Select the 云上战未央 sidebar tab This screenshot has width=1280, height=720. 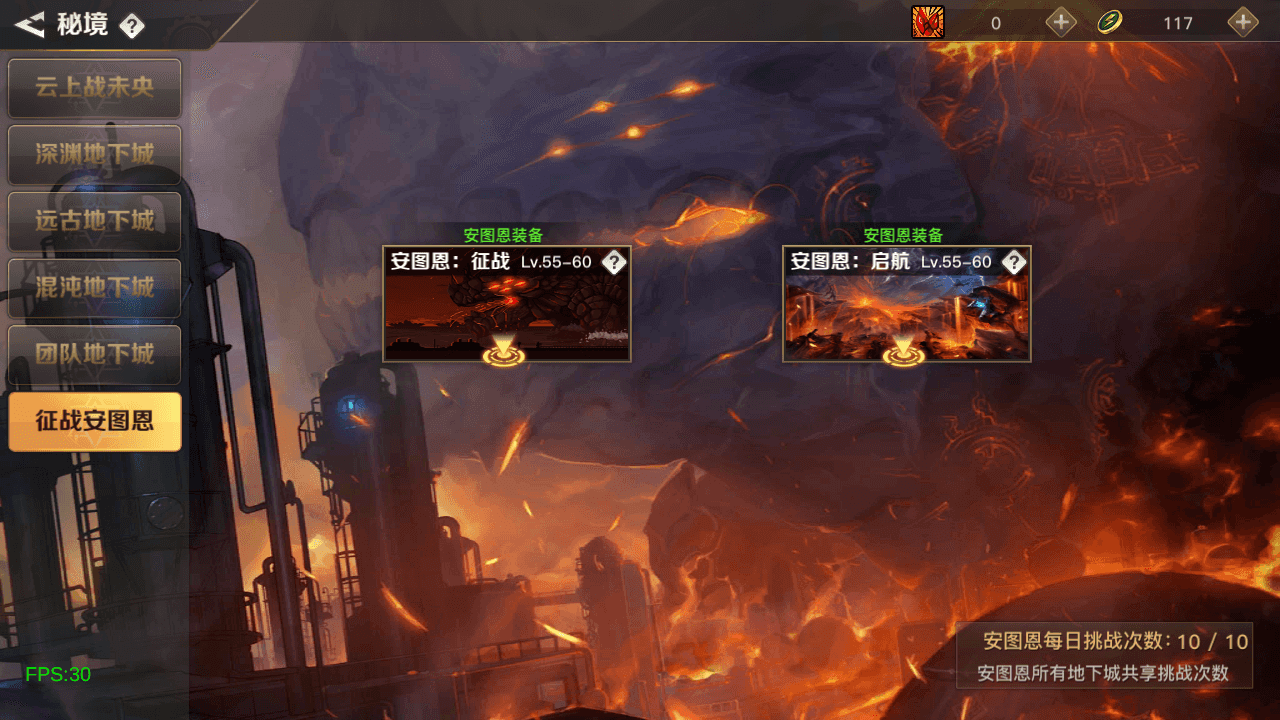tap(94, 88)
